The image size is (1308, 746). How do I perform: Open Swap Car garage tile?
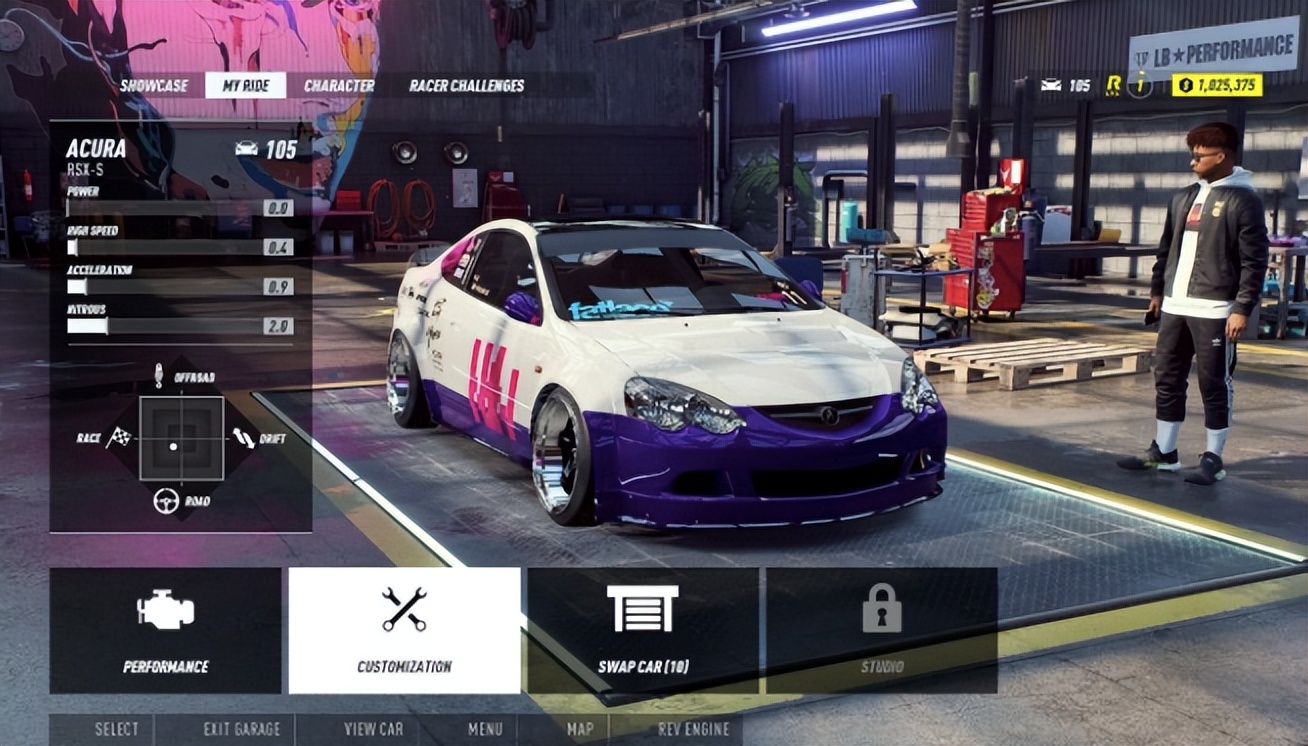point(643,631)
